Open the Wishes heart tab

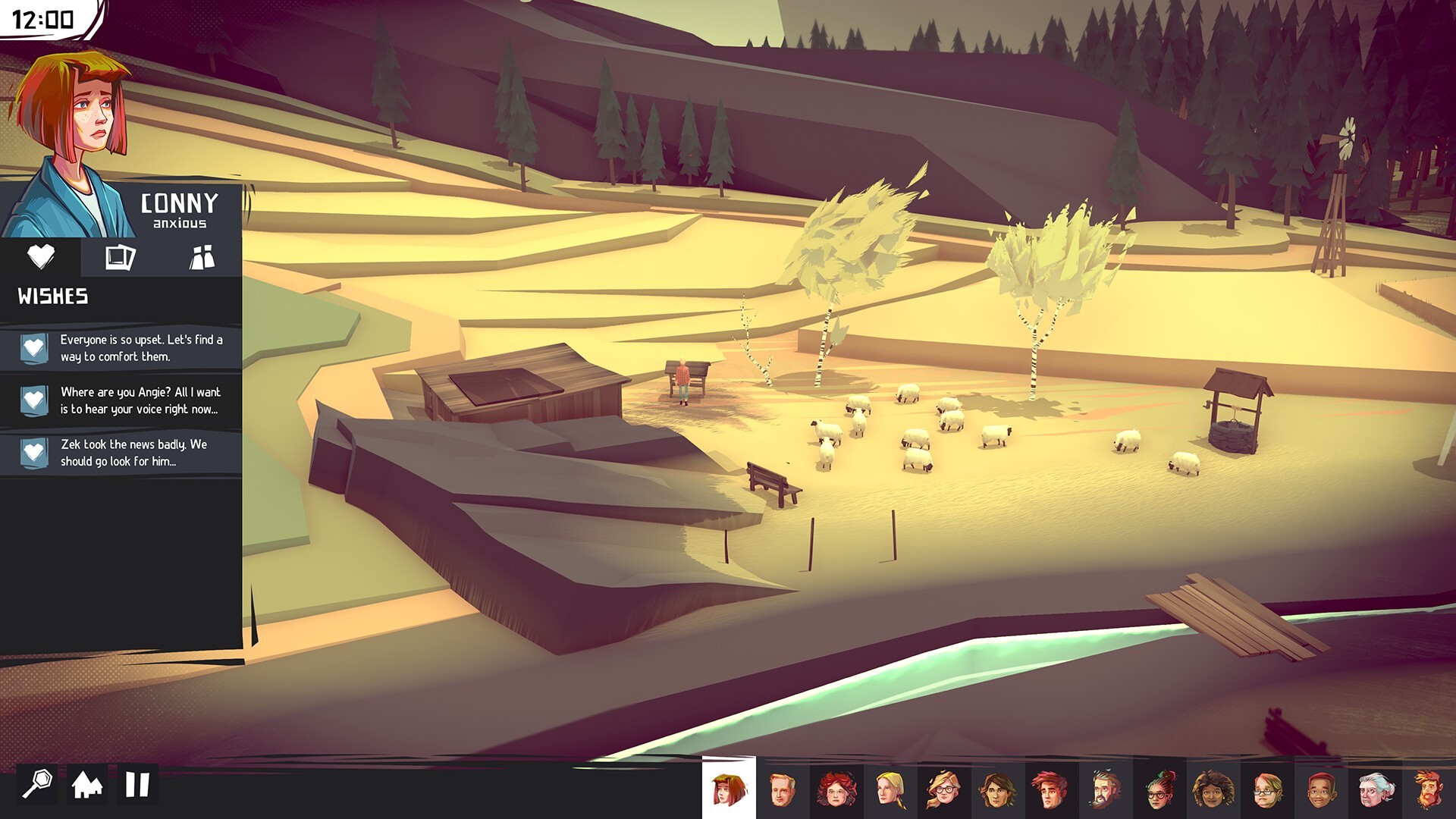[40, 257]
